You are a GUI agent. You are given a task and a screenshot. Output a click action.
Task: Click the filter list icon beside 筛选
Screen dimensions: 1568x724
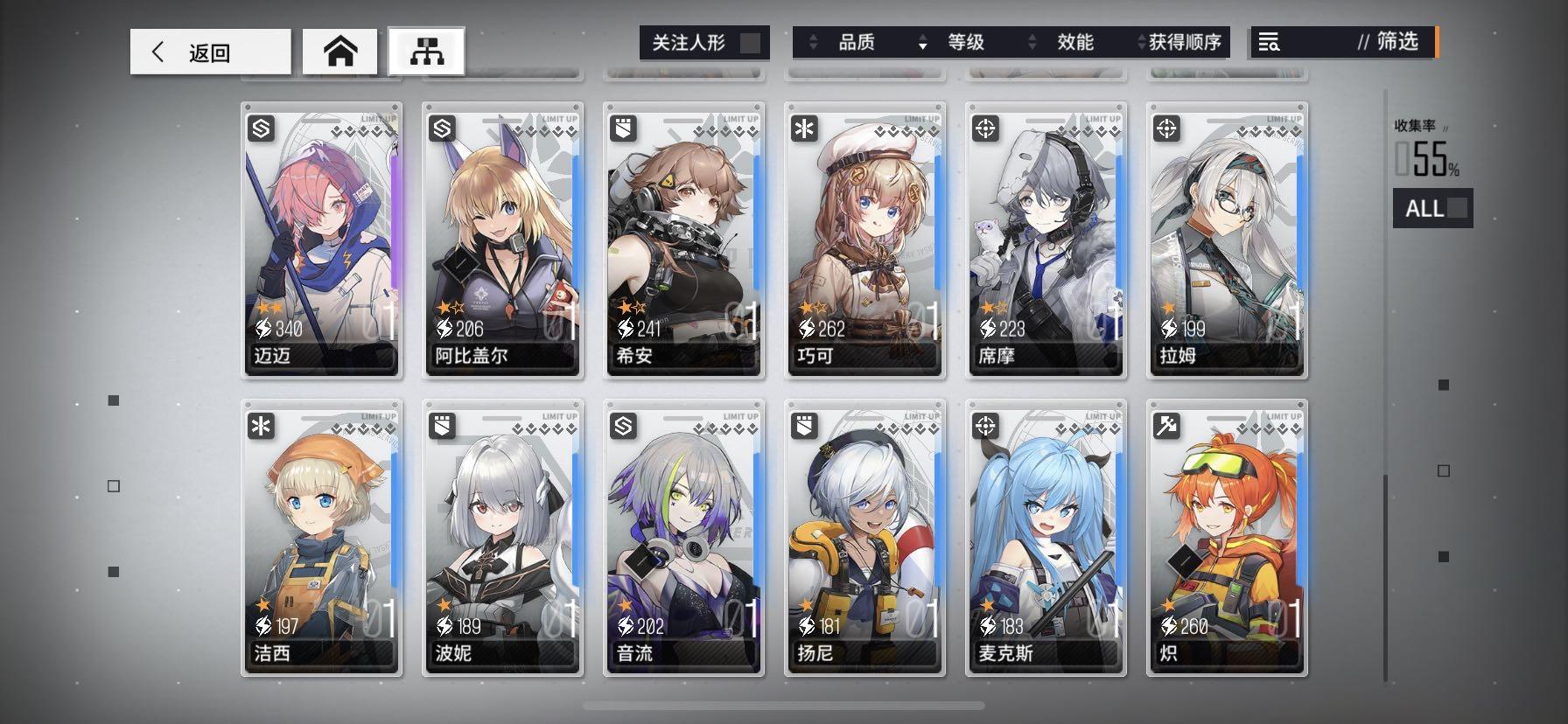1270,42
